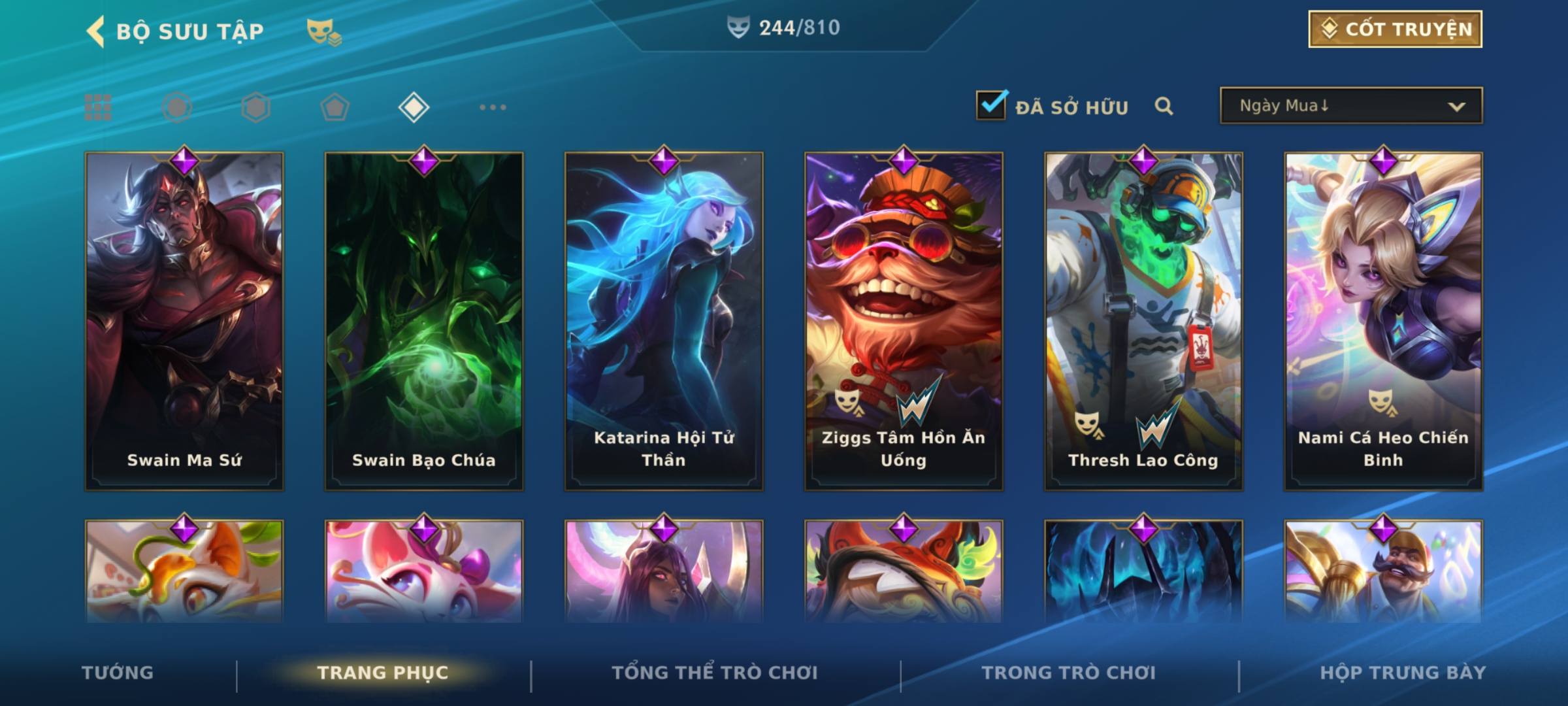This screenshot has width=1568, height=706.
Task: Select Ziggs Tâm Hồn Ăn Uống skin
Action: [904, 320]
